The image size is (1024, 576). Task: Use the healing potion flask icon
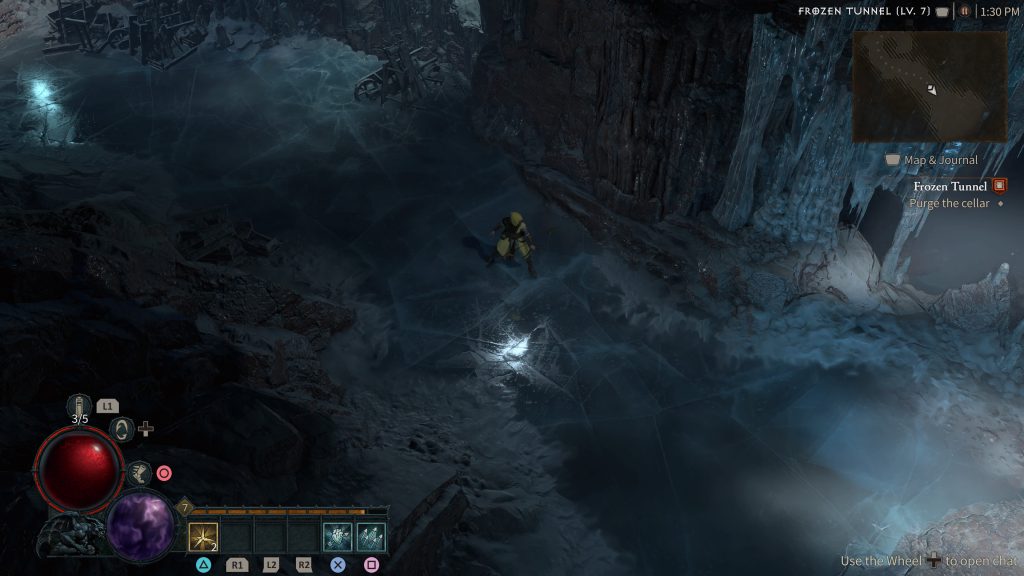pyautogui.click(x=79, y=406)
